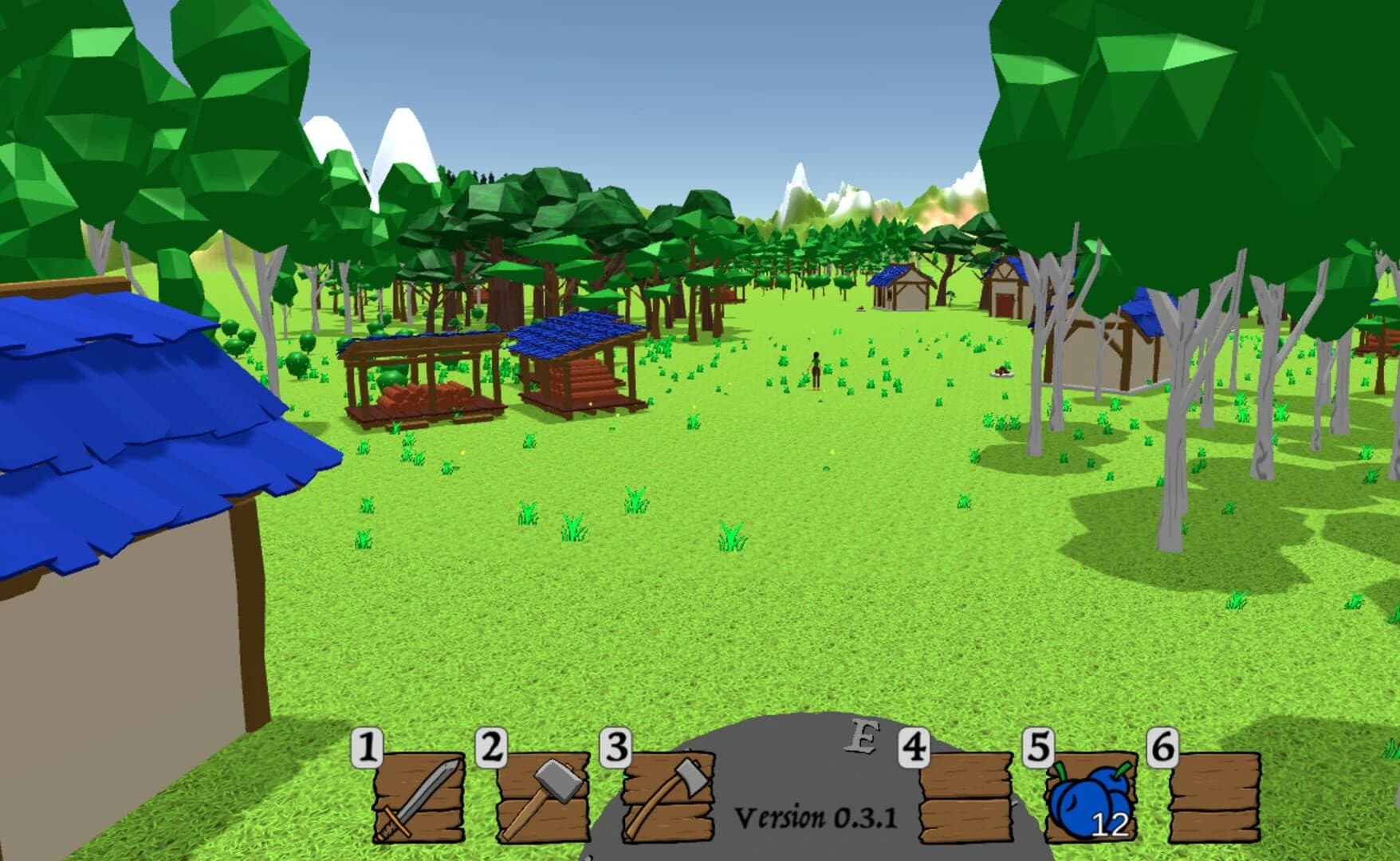Click the number 1 label above the sword slot
Viewport: 1400px width, 861px height.
pos(368,748)
